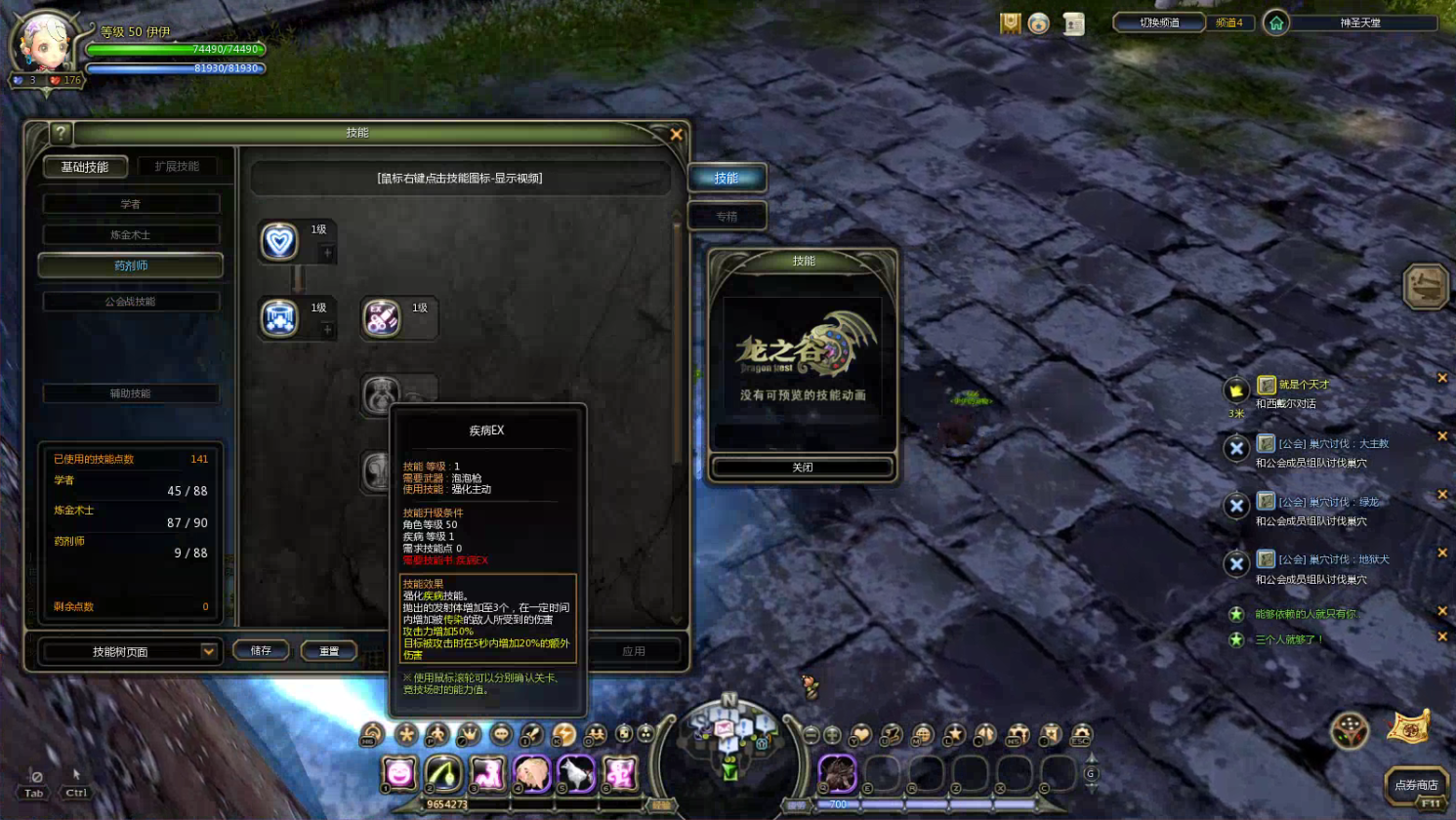Switch to the 扩展技能 tab
Screen dimensions: 1456x820
tap(177, 167)
